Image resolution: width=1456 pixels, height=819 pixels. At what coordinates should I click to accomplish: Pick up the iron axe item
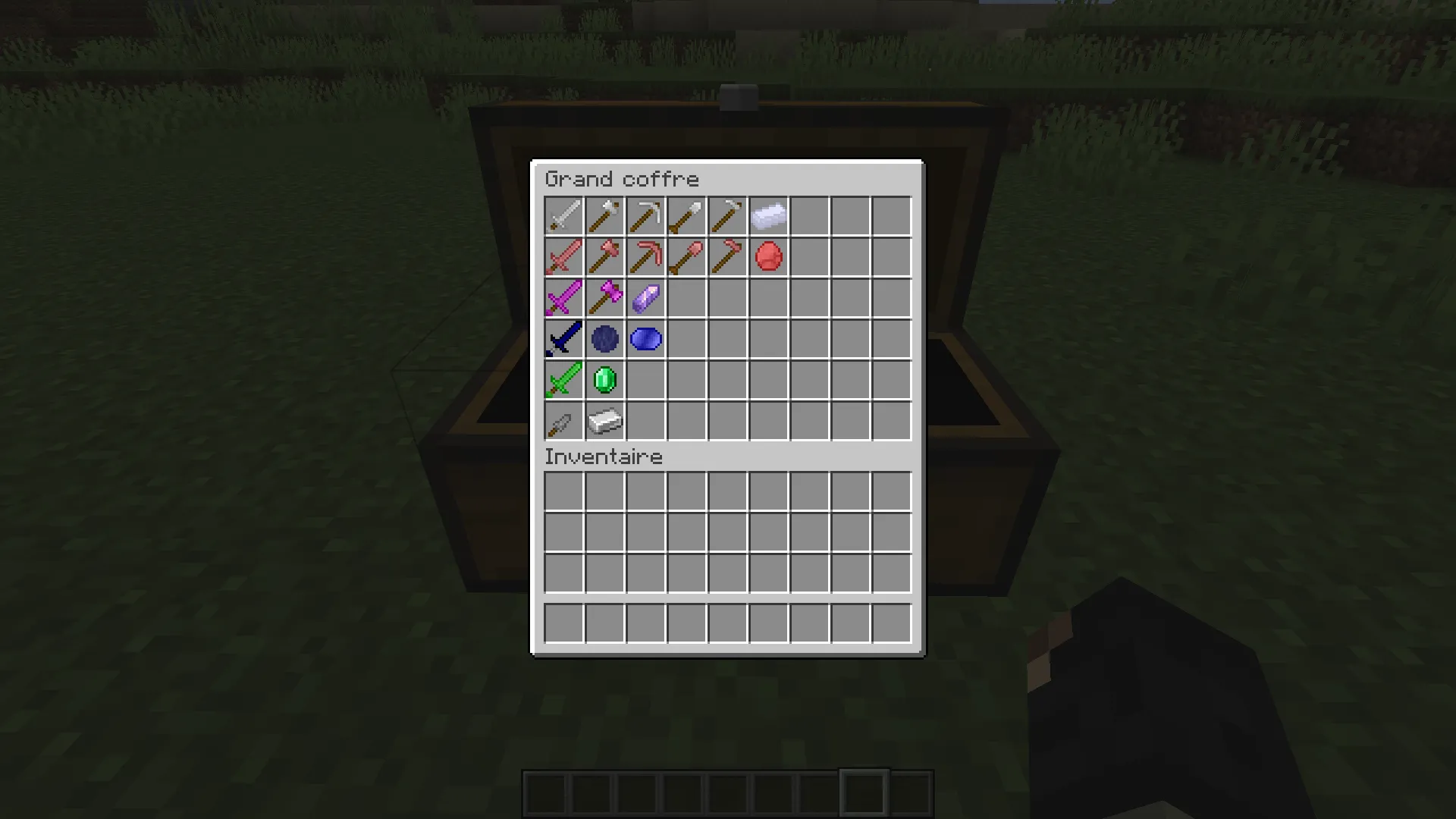point(605,216)
